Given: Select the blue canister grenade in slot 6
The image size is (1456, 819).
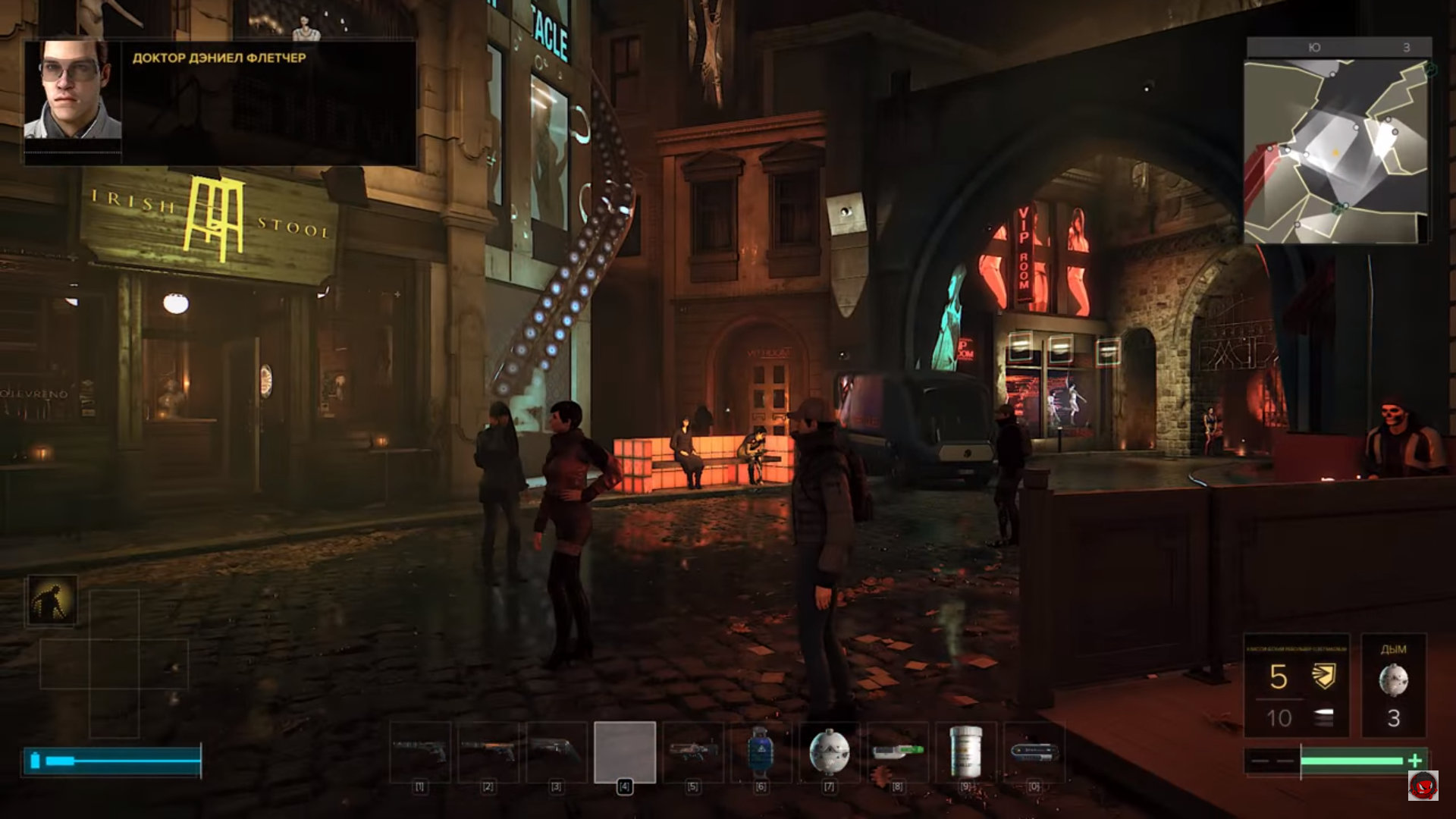Looking at the screenshot, I should click(x=761, y=752).
